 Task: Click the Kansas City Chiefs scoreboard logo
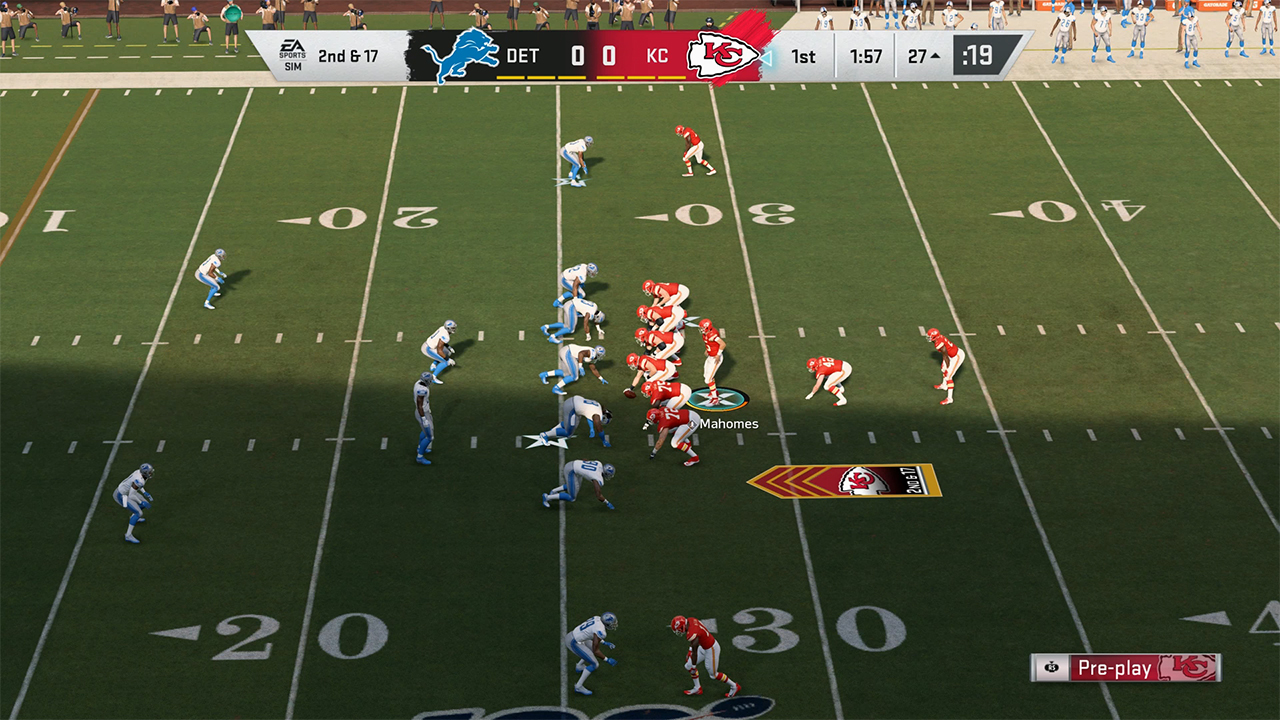coord(722,56)
